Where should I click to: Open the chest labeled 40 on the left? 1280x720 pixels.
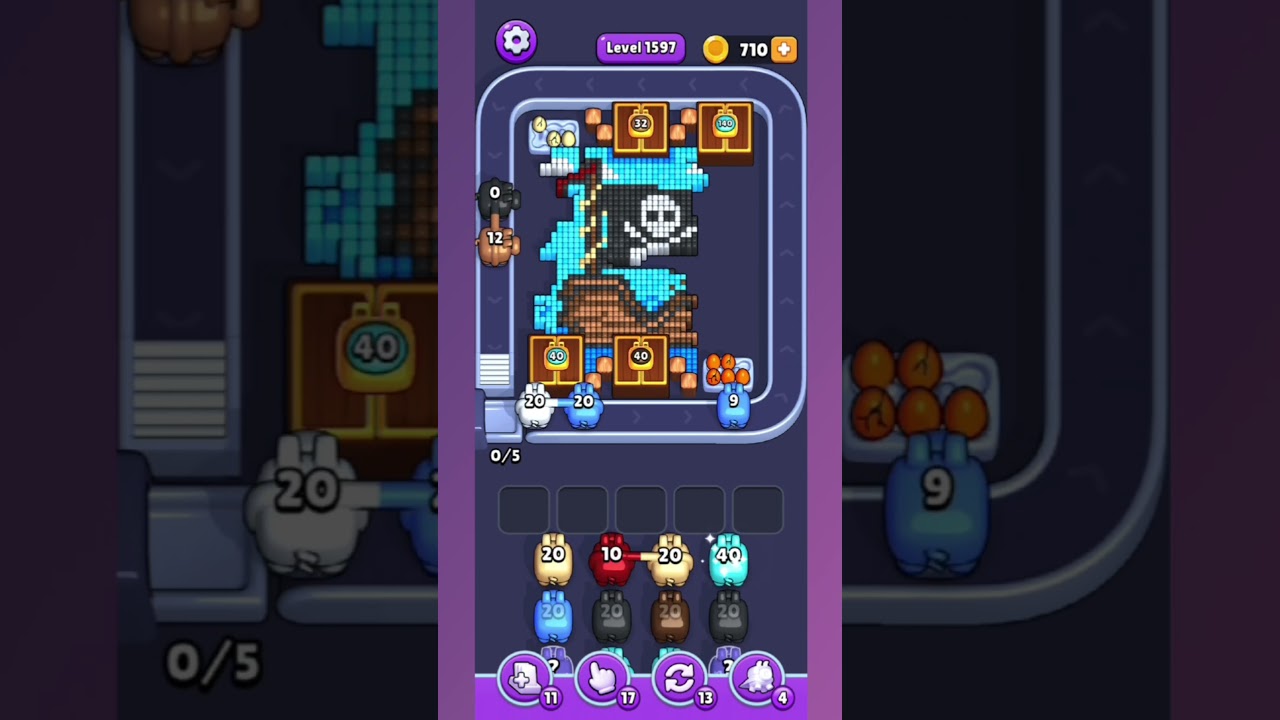(x=553, y=360)
